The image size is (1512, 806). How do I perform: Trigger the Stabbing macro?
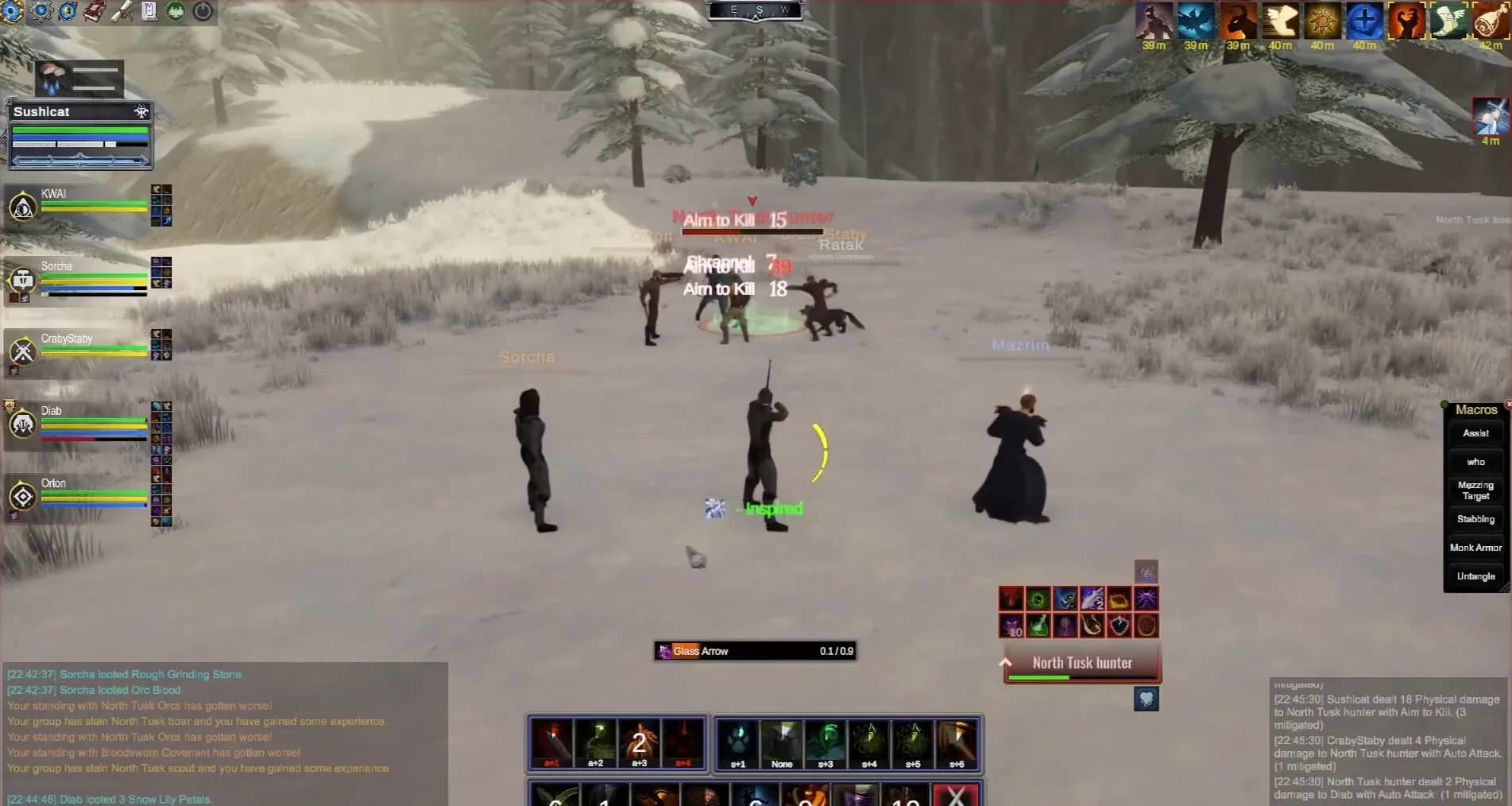(1475, 519)
